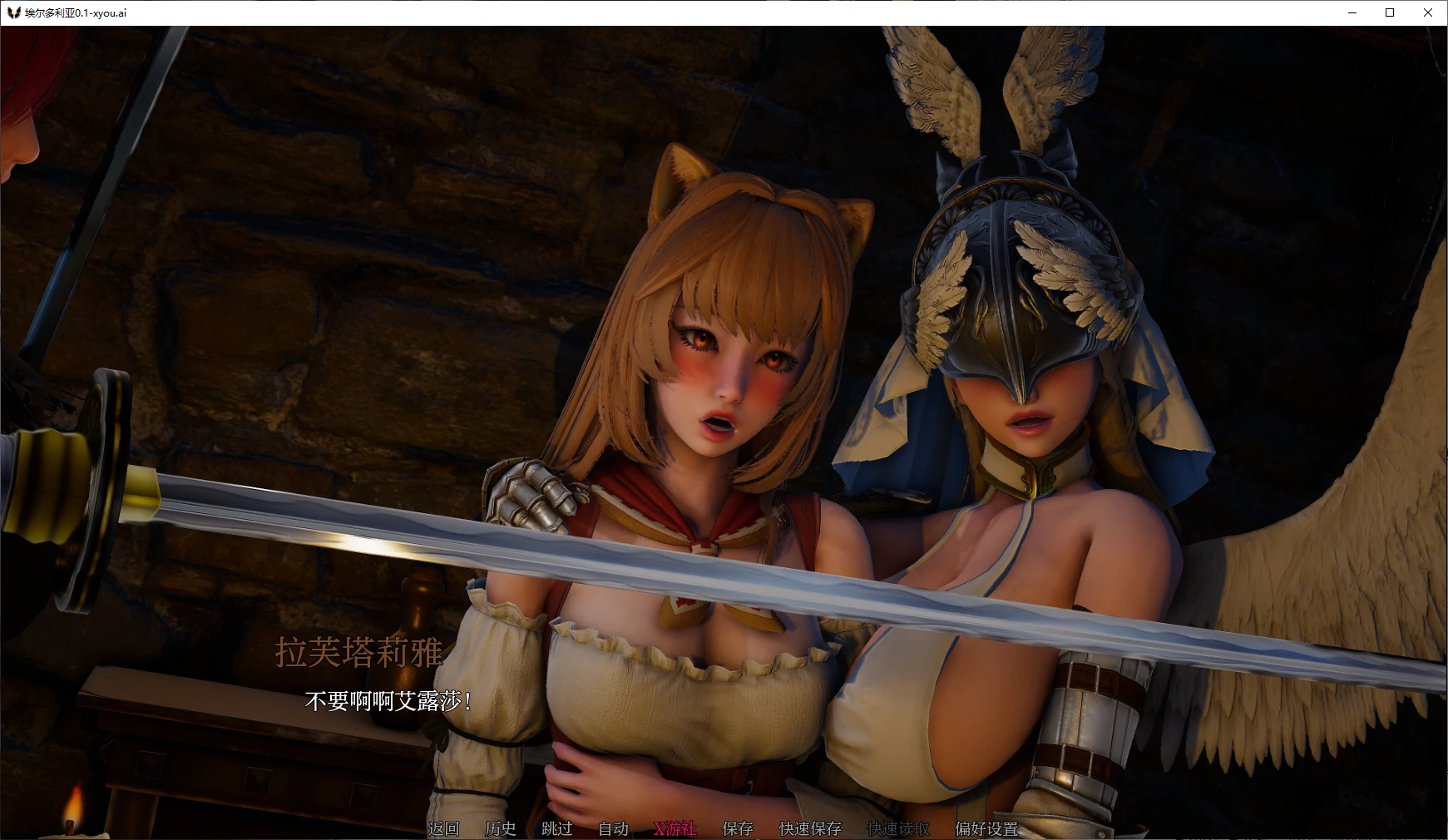Maximize the game window

tap(1389, 12)
